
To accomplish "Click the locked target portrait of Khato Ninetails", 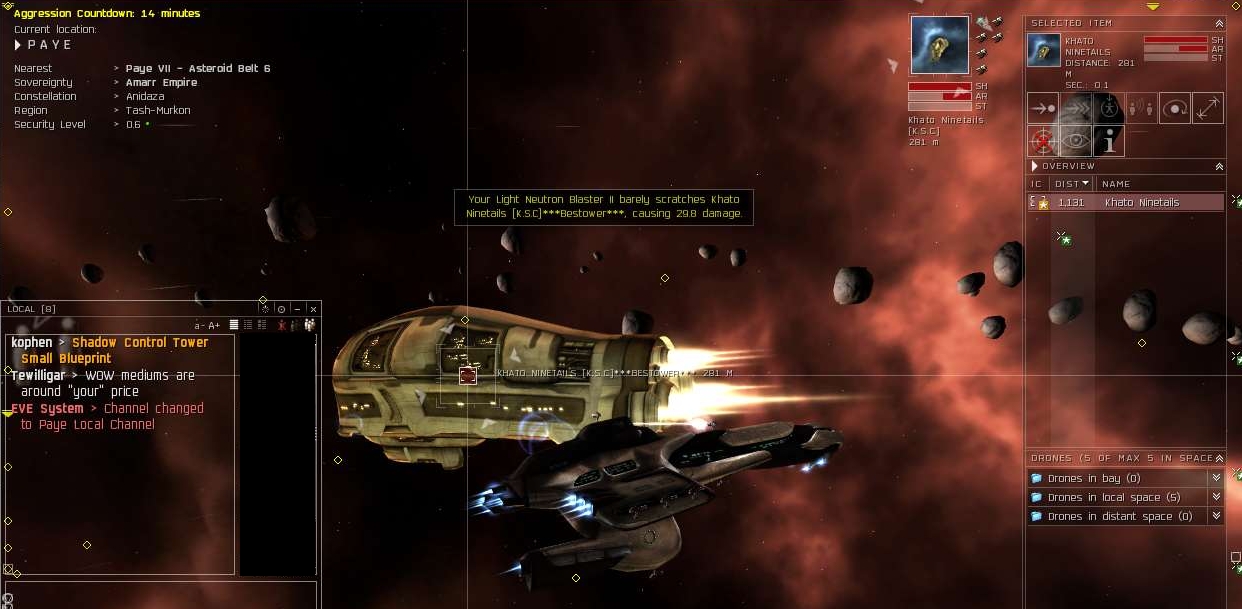I will click(x=940, y=45).
